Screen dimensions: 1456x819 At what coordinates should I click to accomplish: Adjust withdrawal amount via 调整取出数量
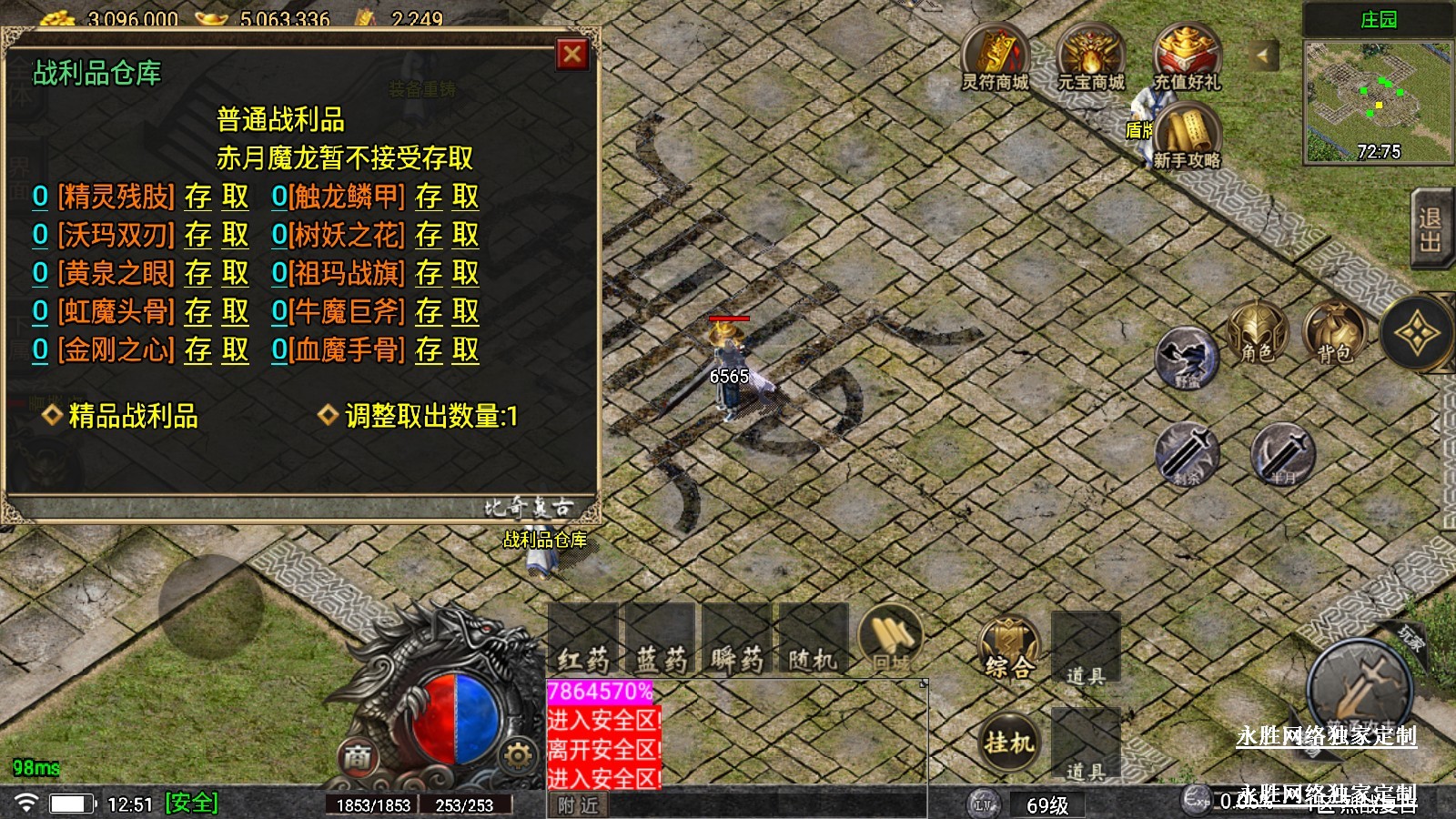430,416
